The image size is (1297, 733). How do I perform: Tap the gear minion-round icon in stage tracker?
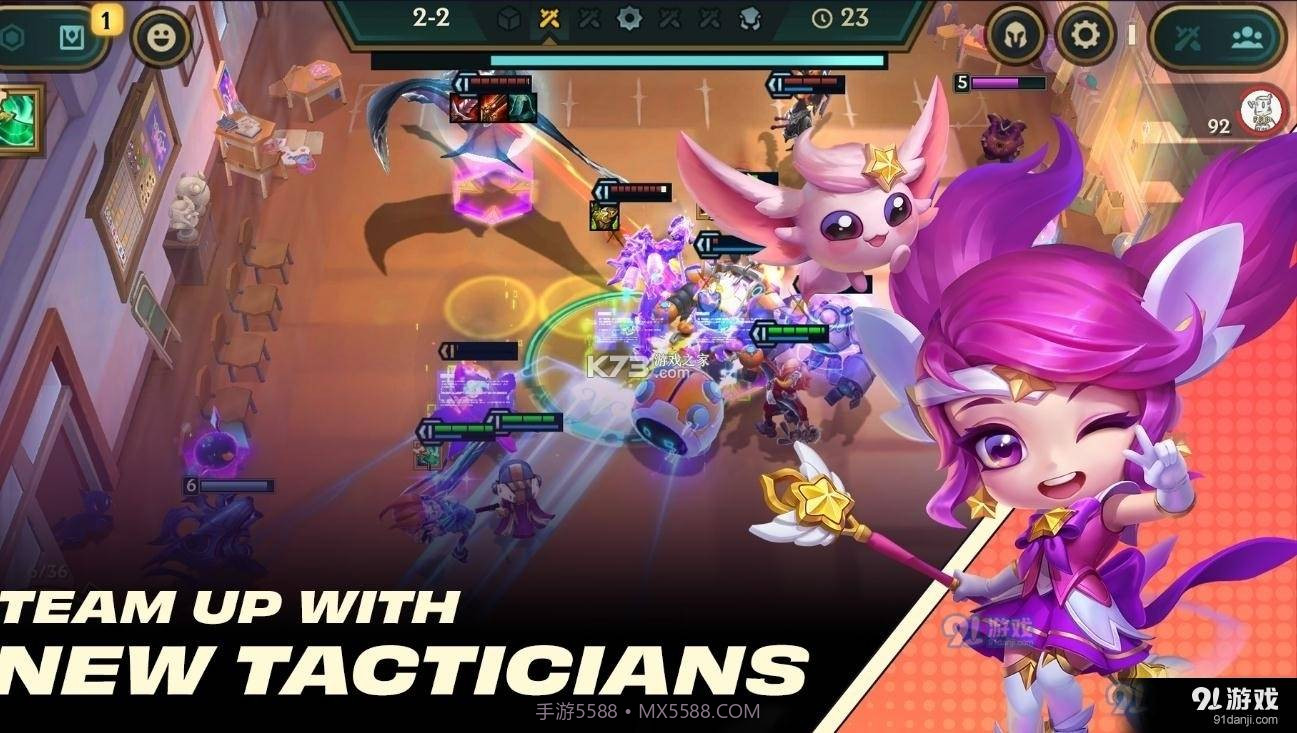[x=632, y=18]
